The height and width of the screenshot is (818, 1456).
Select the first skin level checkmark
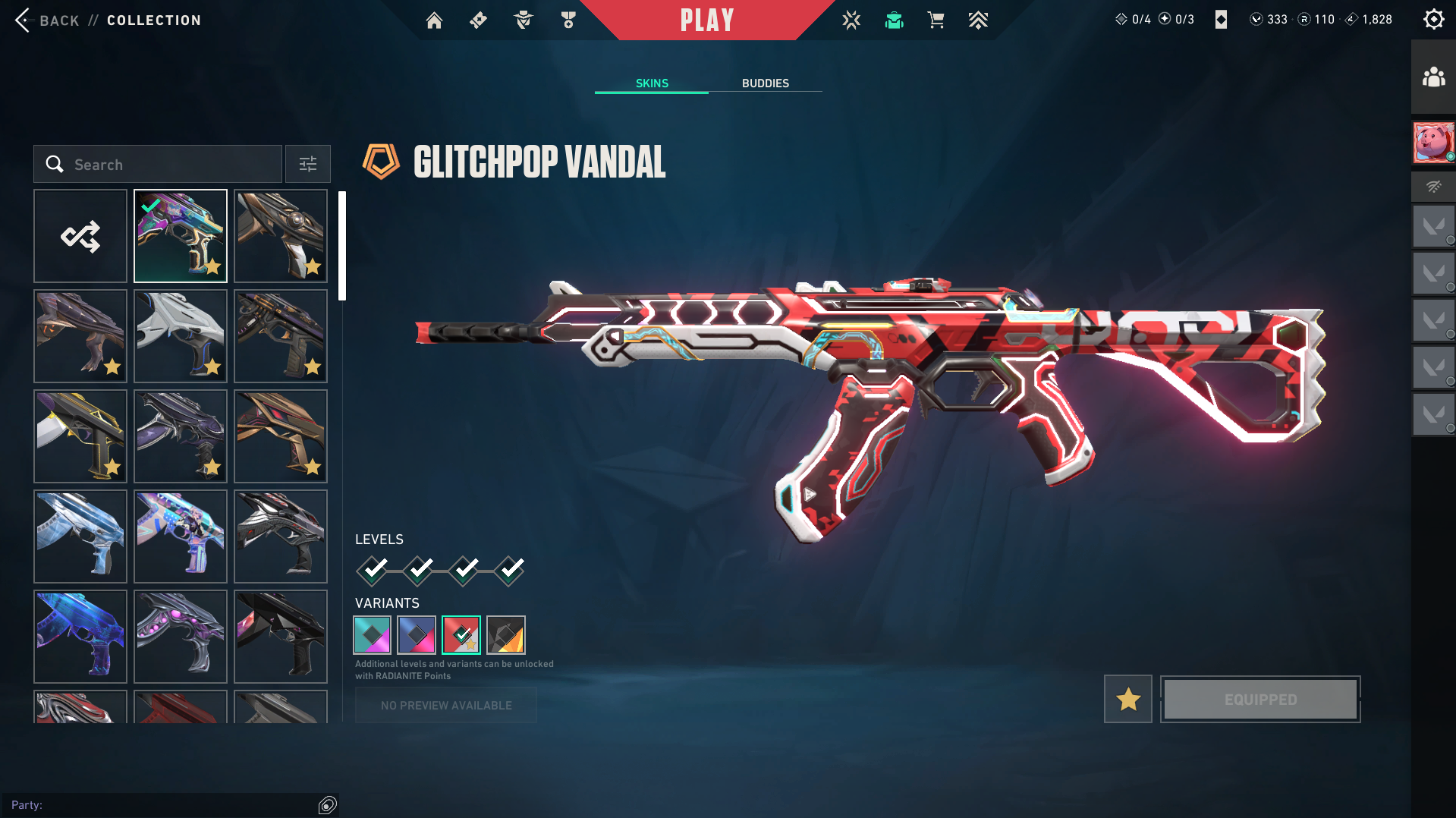(373, 570)
